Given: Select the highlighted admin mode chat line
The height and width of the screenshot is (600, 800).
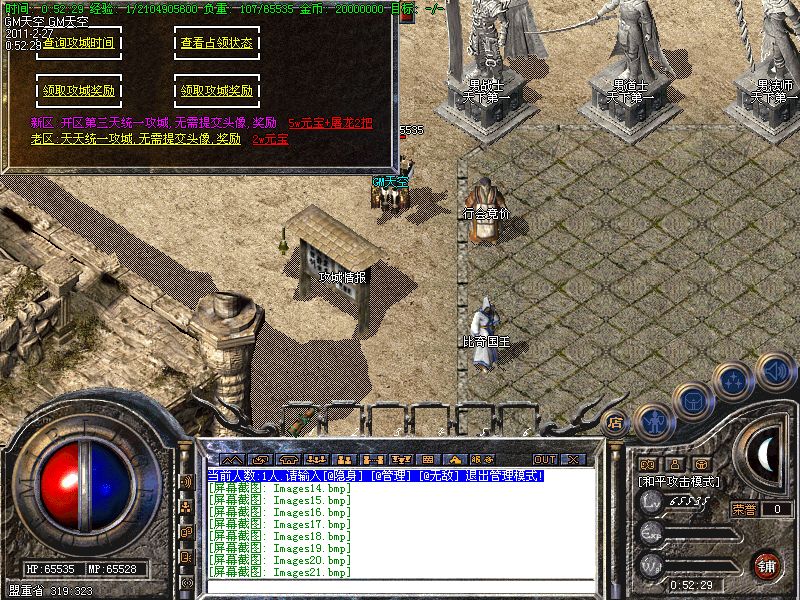Looking at the screenshot, I should click(375, 476).
